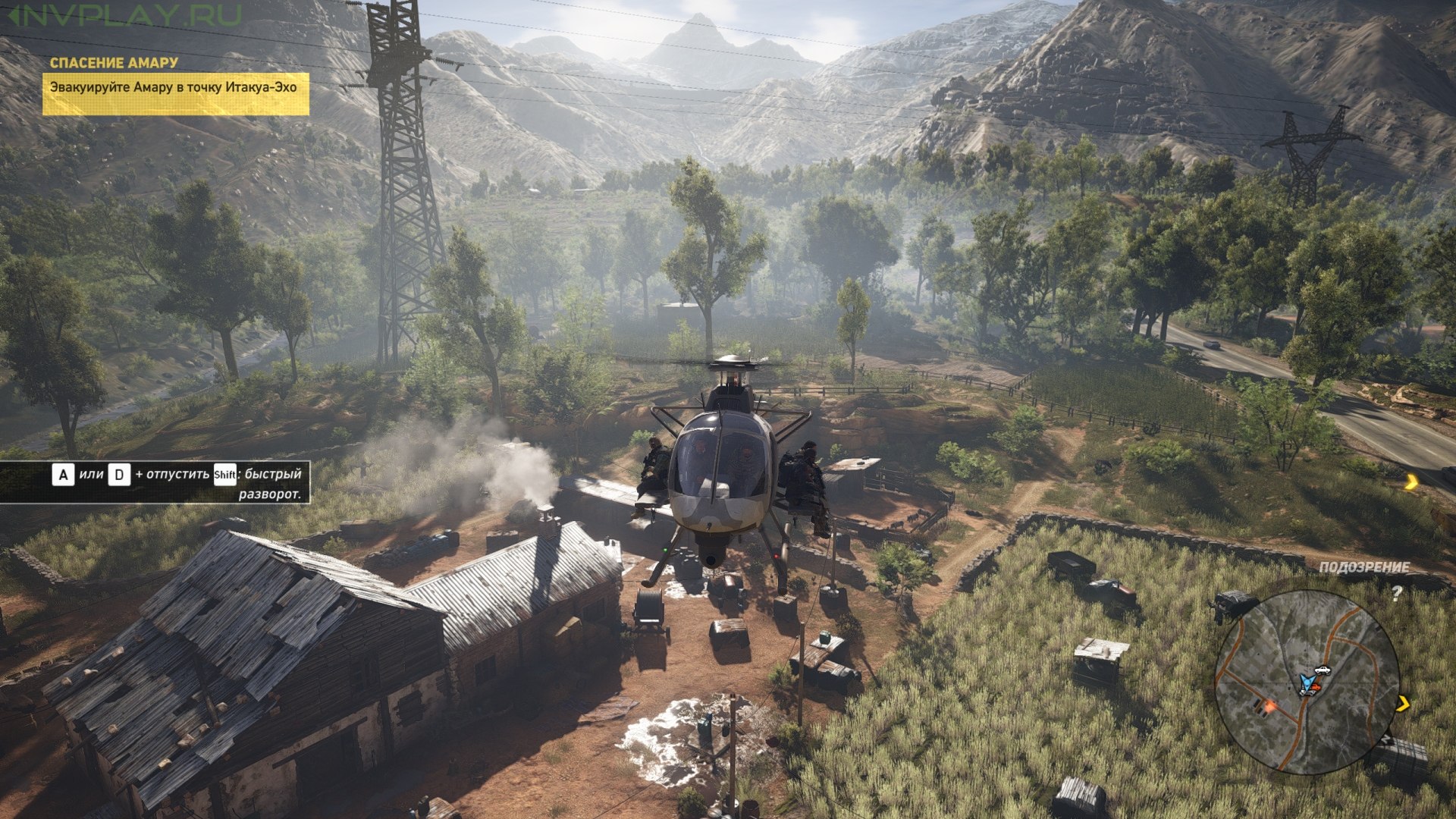1456x819 pixels.
Task: Select the white vehicle icon on the minimap
Action: [x=1323, y=670]
